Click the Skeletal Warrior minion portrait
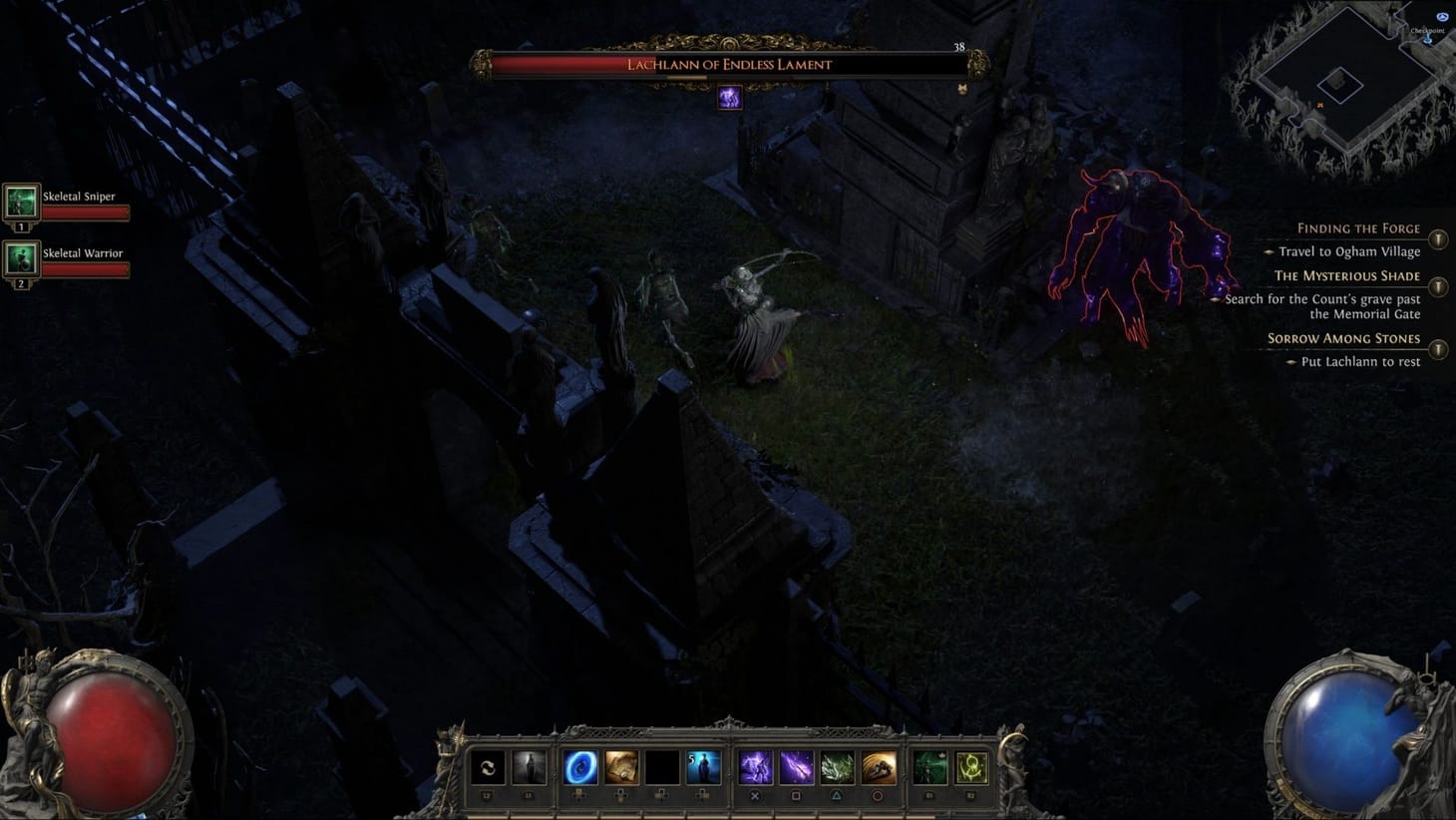This screenshot has width=1456, height=820. 22,260
